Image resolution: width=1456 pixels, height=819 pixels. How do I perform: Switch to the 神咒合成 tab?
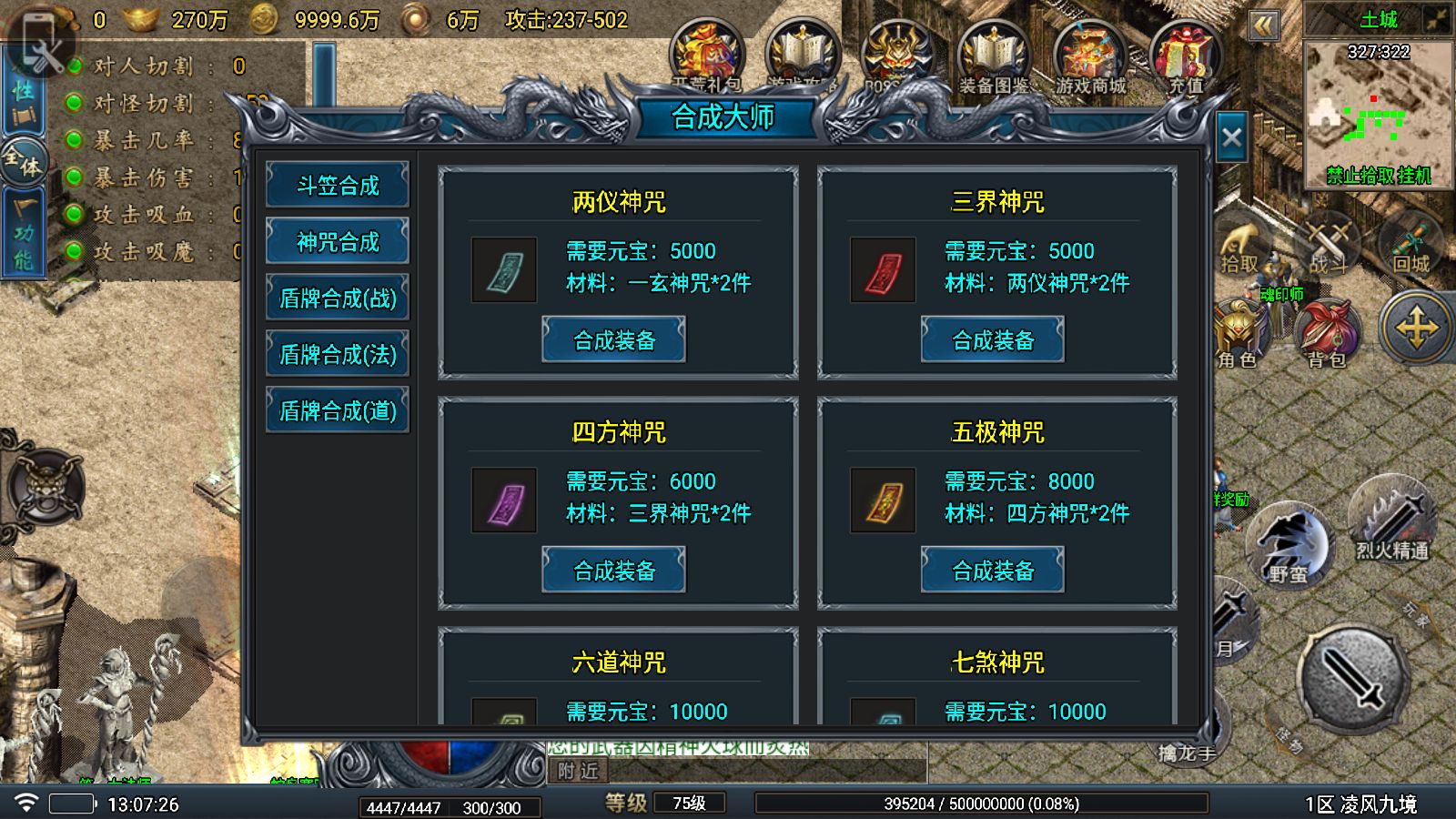click(337, 241)
